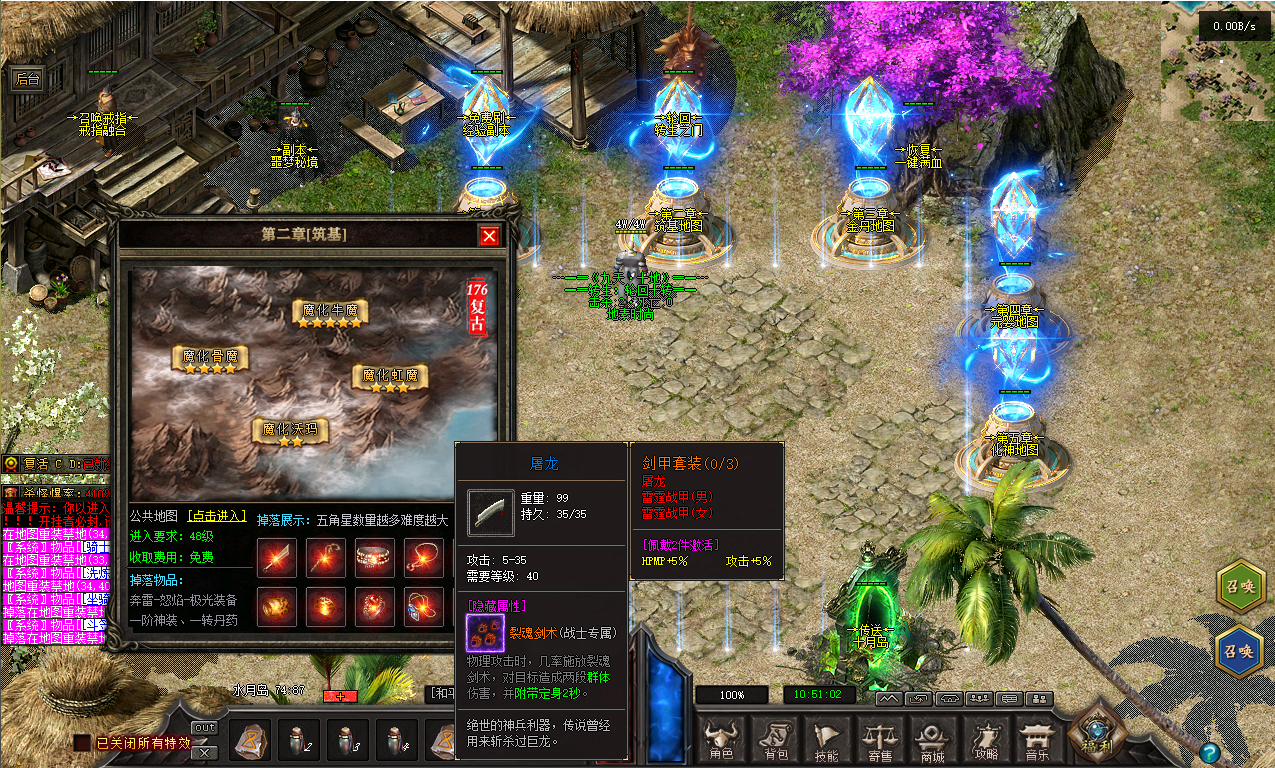Open the 商城 shop

click(x=933, y=740)
